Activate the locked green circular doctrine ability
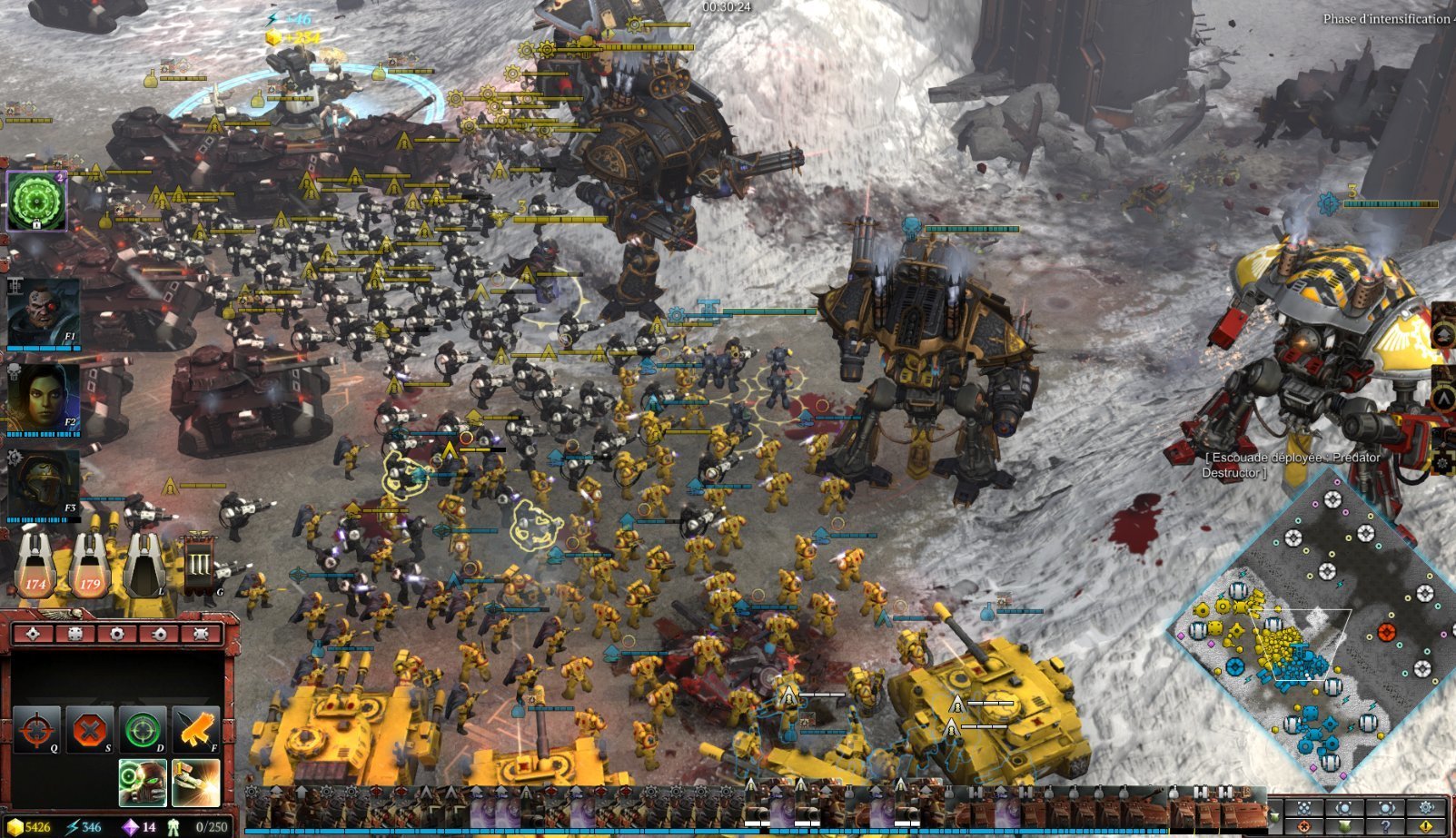The image size is (1456, 838). point(36,200)
